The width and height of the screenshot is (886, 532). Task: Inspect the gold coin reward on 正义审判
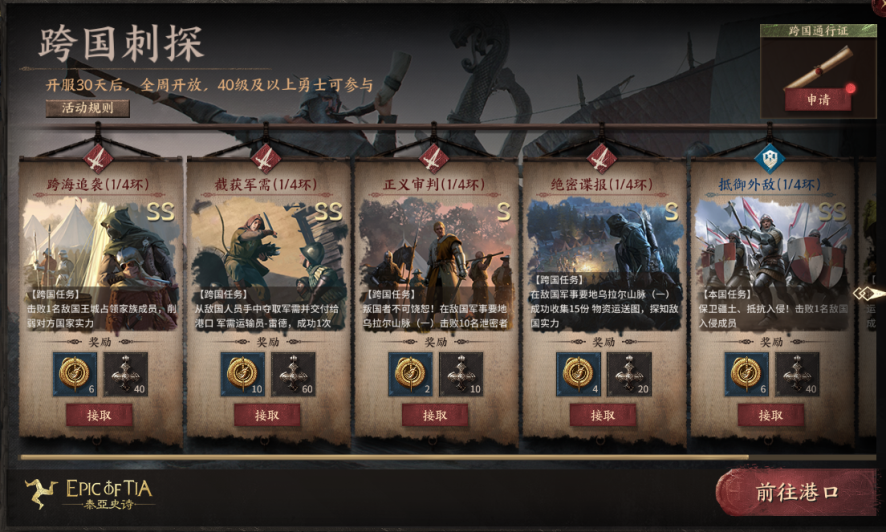tap(410, 373)
